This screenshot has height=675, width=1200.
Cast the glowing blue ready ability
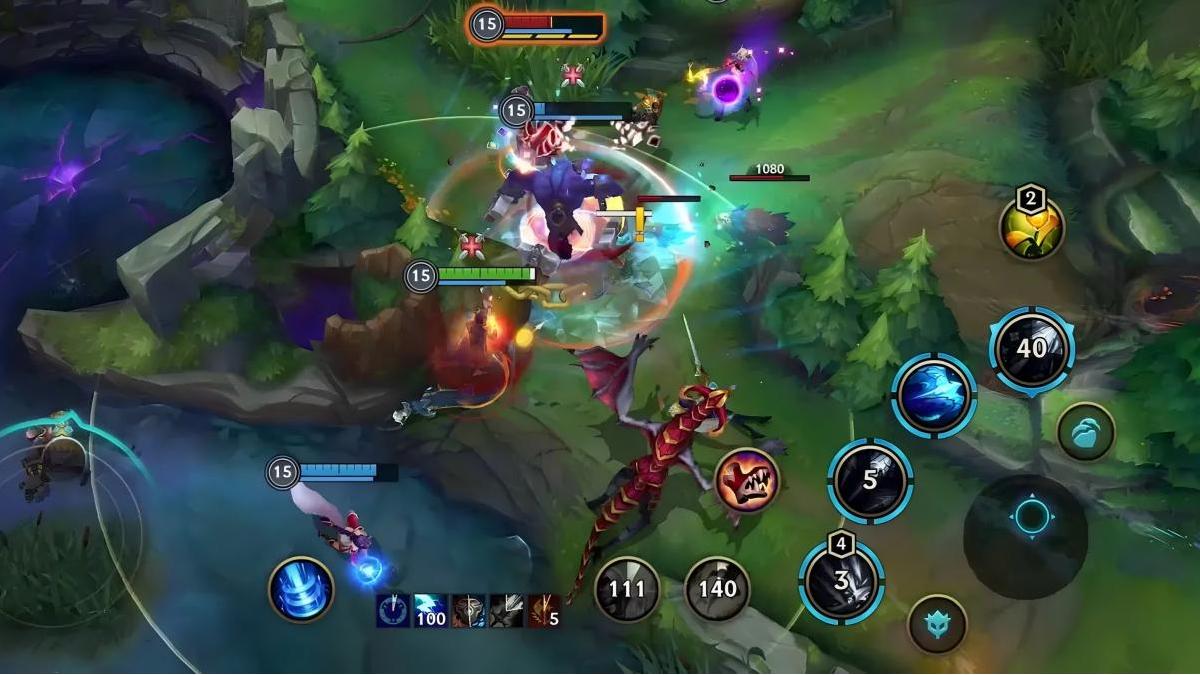pos(934,395)
